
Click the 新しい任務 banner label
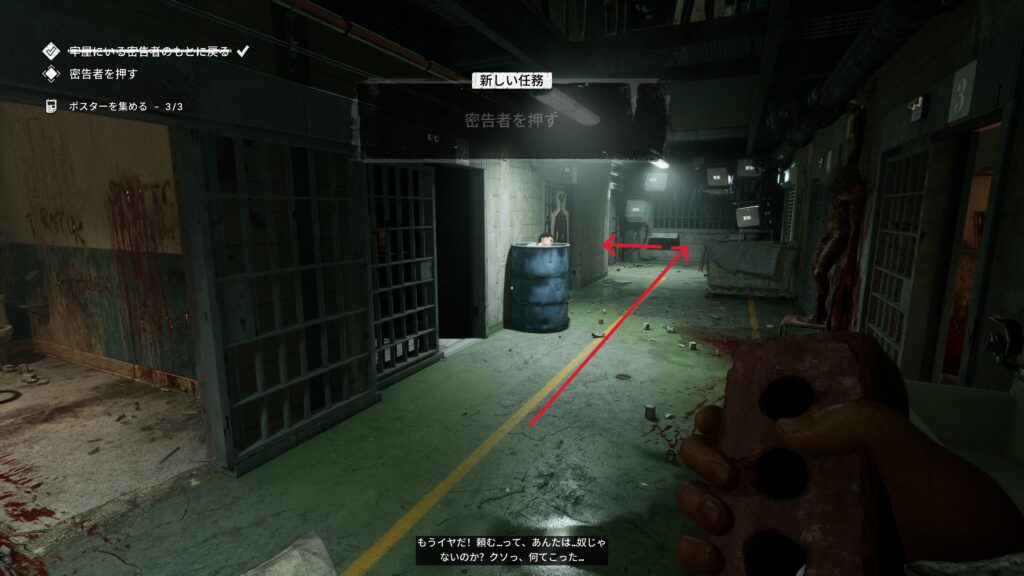[511, 80]
